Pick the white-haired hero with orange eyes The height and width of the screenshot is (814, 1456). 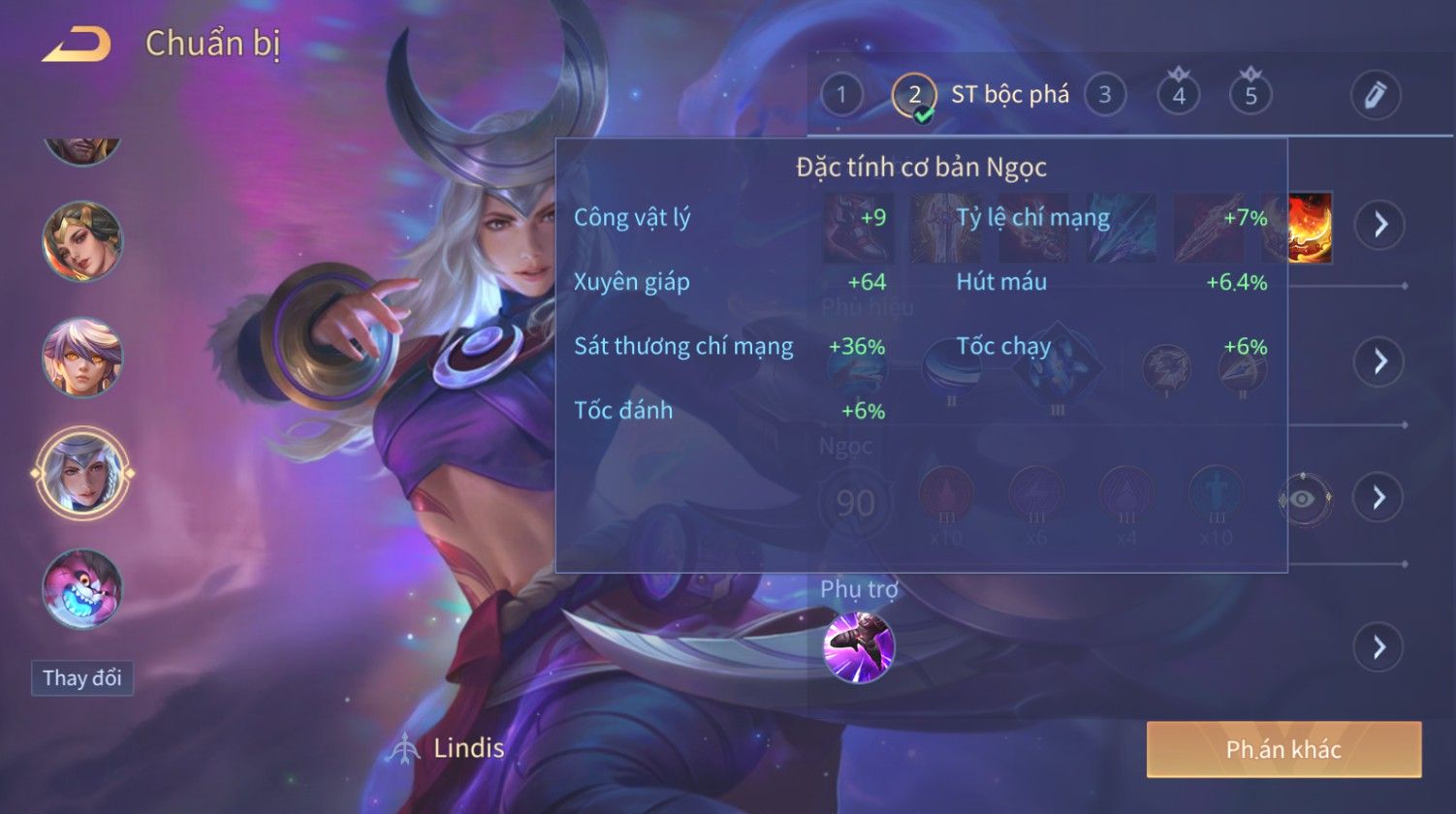click(x=82, y=357)
